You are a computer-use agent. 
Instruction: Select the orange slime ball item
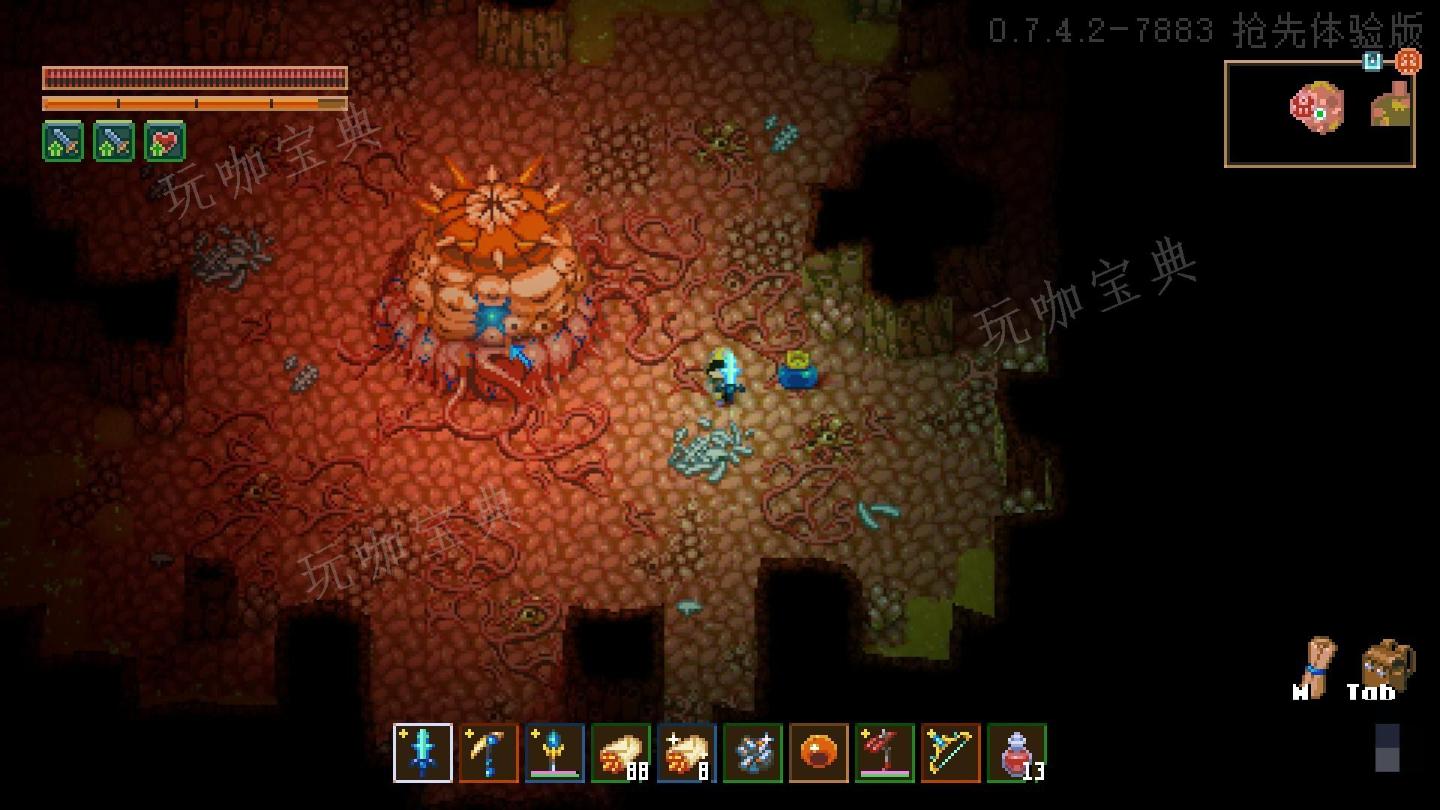pos(820,755)
